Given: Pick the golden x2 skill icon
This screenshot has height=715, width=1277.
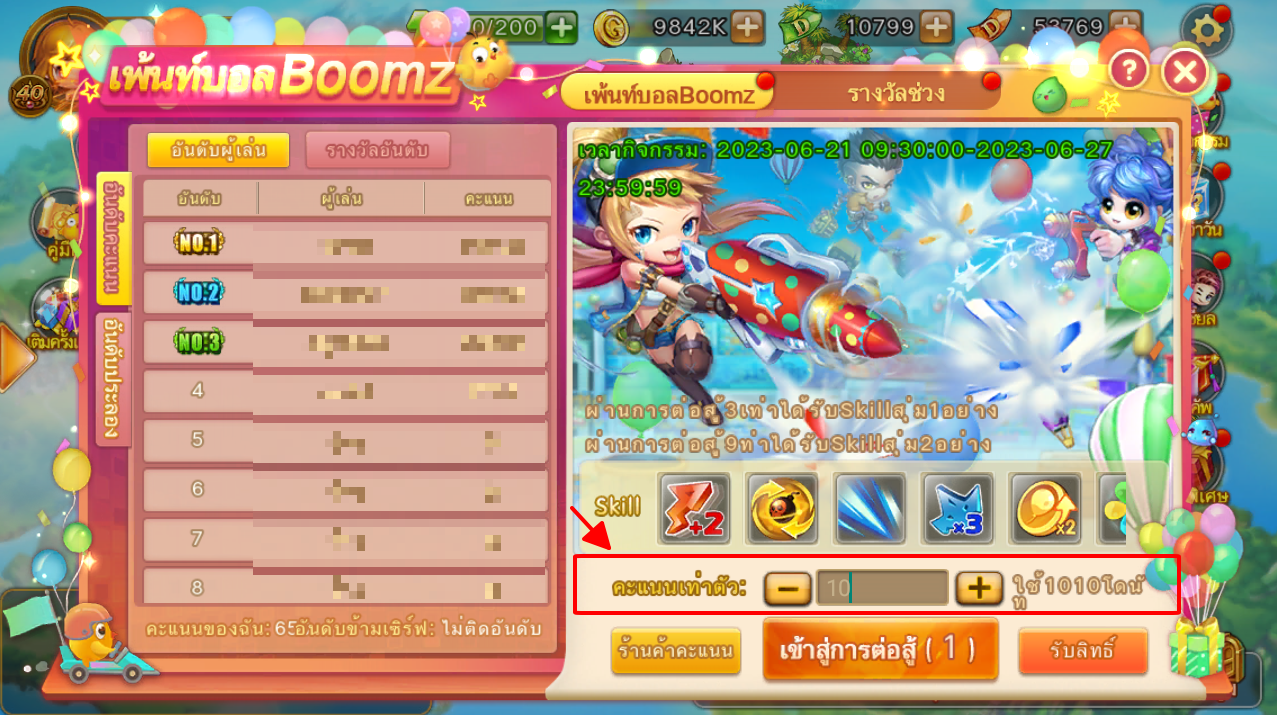Looking at the screenshot, I should 1044,508.
